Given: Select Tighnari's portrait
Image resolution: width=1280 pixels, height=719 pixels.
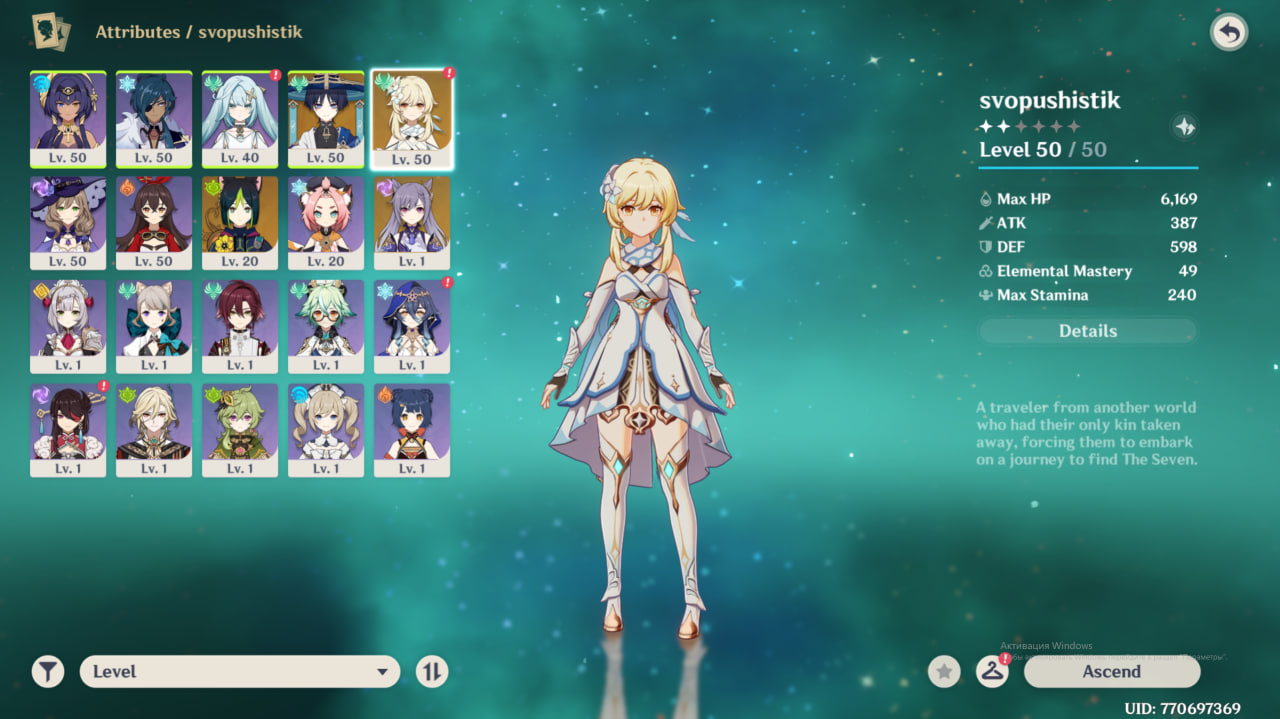Looking at the screenshot, I should 240,222.
